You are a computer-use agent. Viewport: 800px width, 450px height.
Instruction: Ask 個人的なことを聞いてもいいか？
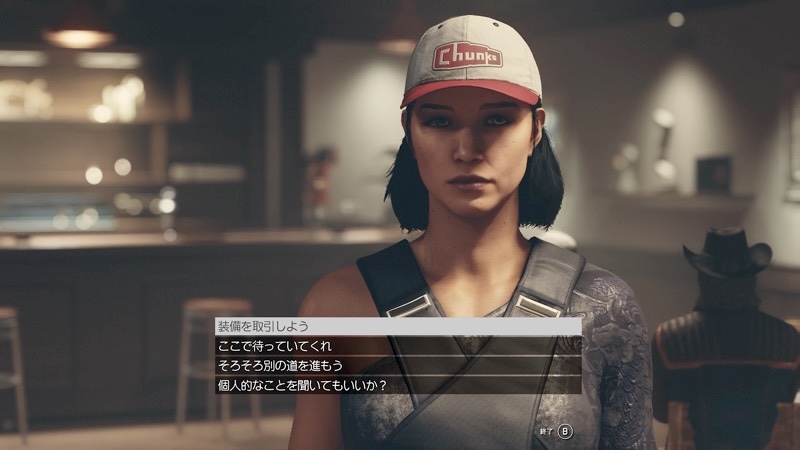coord(300,384)
